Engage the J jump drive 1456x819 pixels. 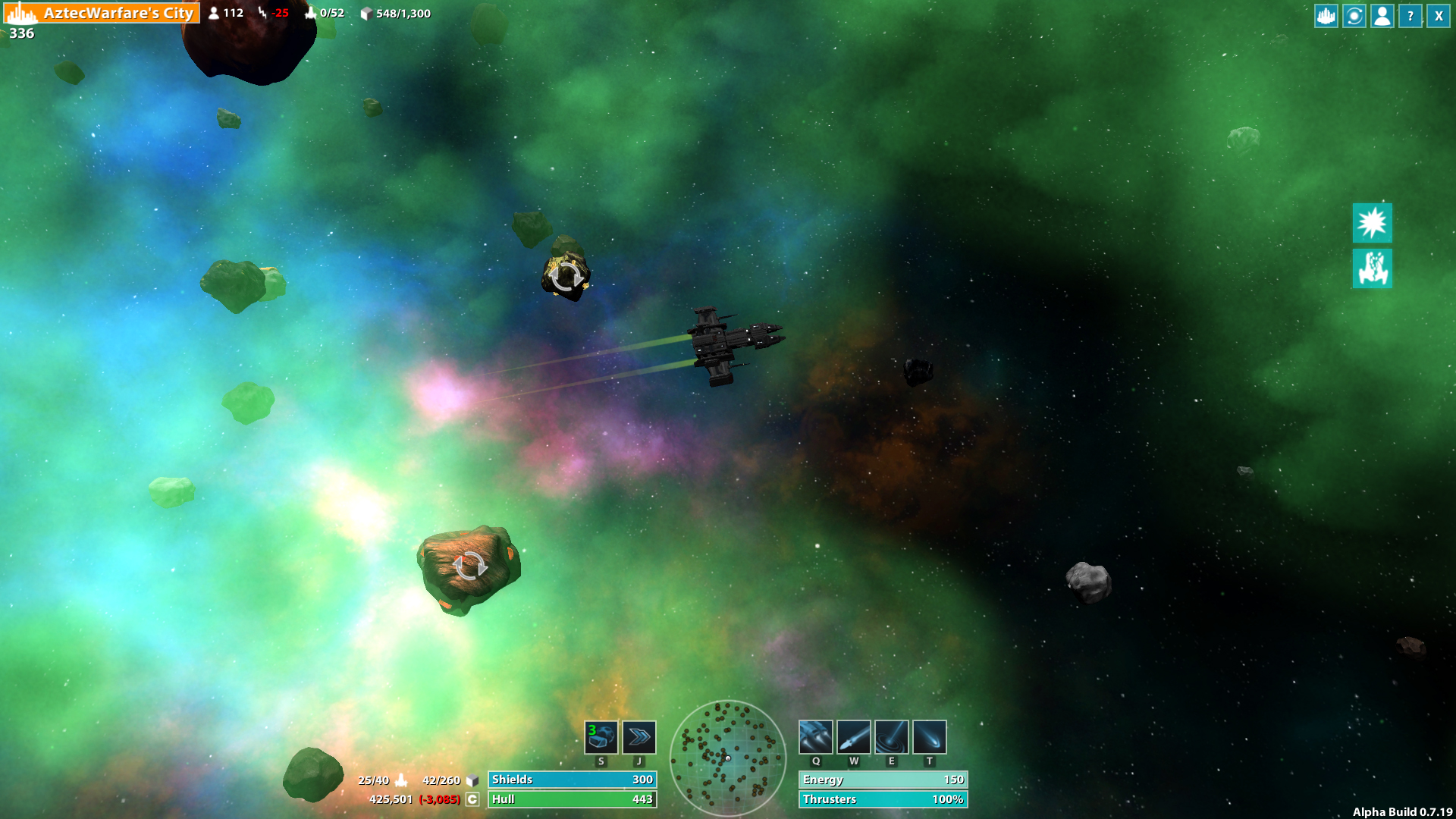click(x=639, y=736)
